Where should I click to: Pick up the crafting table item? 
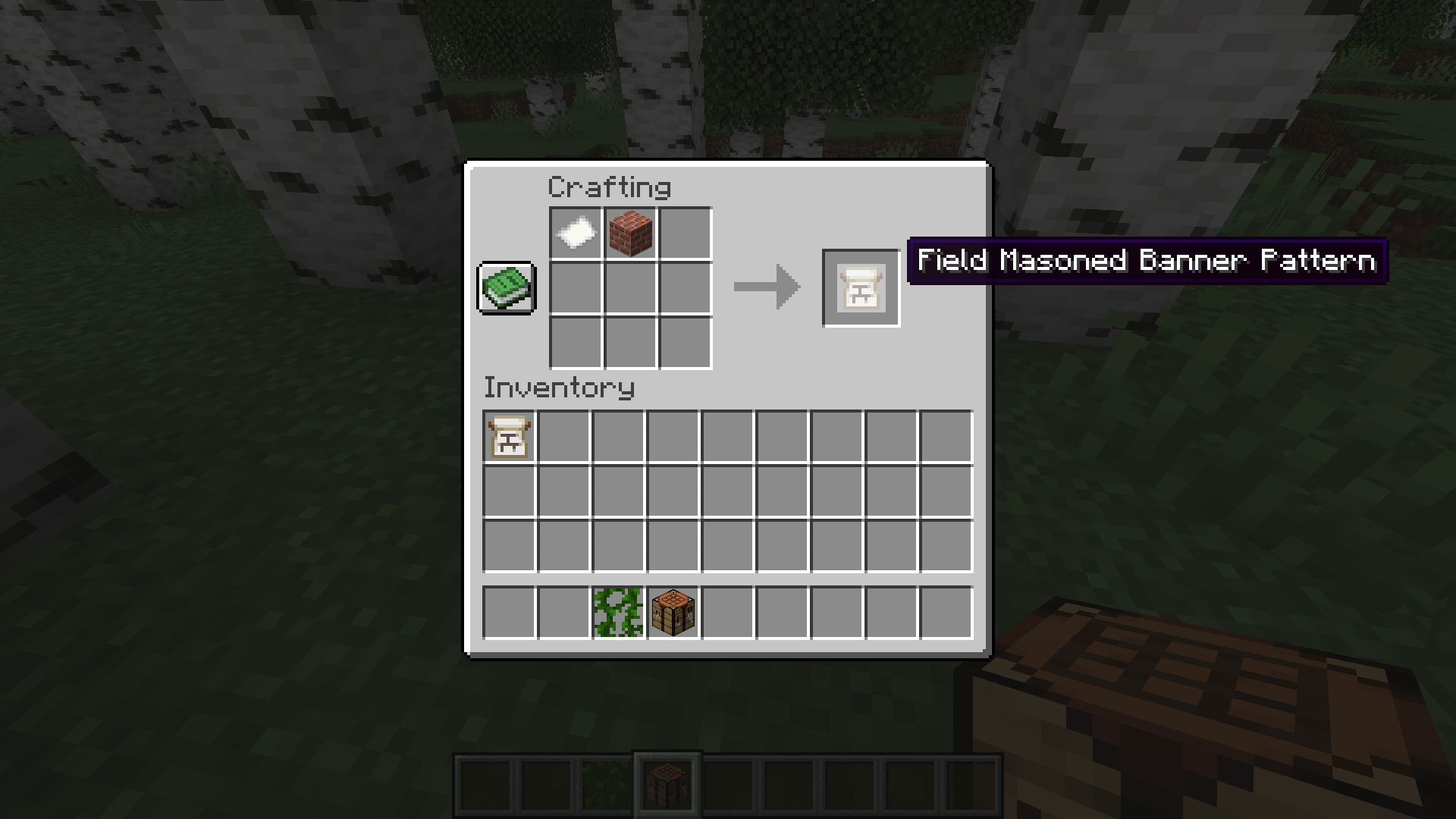(x=673, y=613)
